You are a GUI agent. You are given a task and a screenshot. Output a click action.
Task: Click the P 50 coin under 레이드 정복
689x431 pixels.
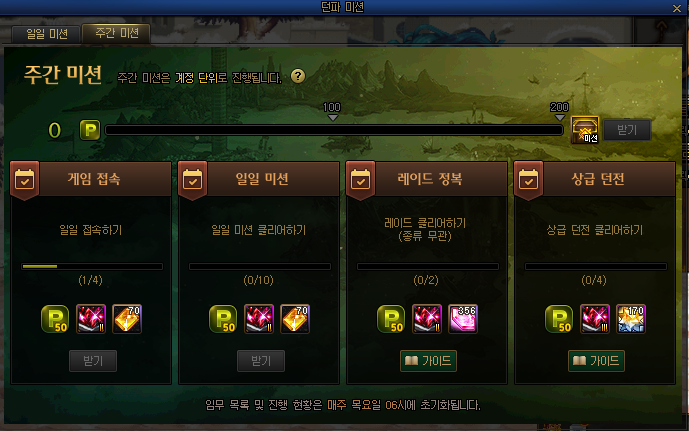(x=393, y=318)
